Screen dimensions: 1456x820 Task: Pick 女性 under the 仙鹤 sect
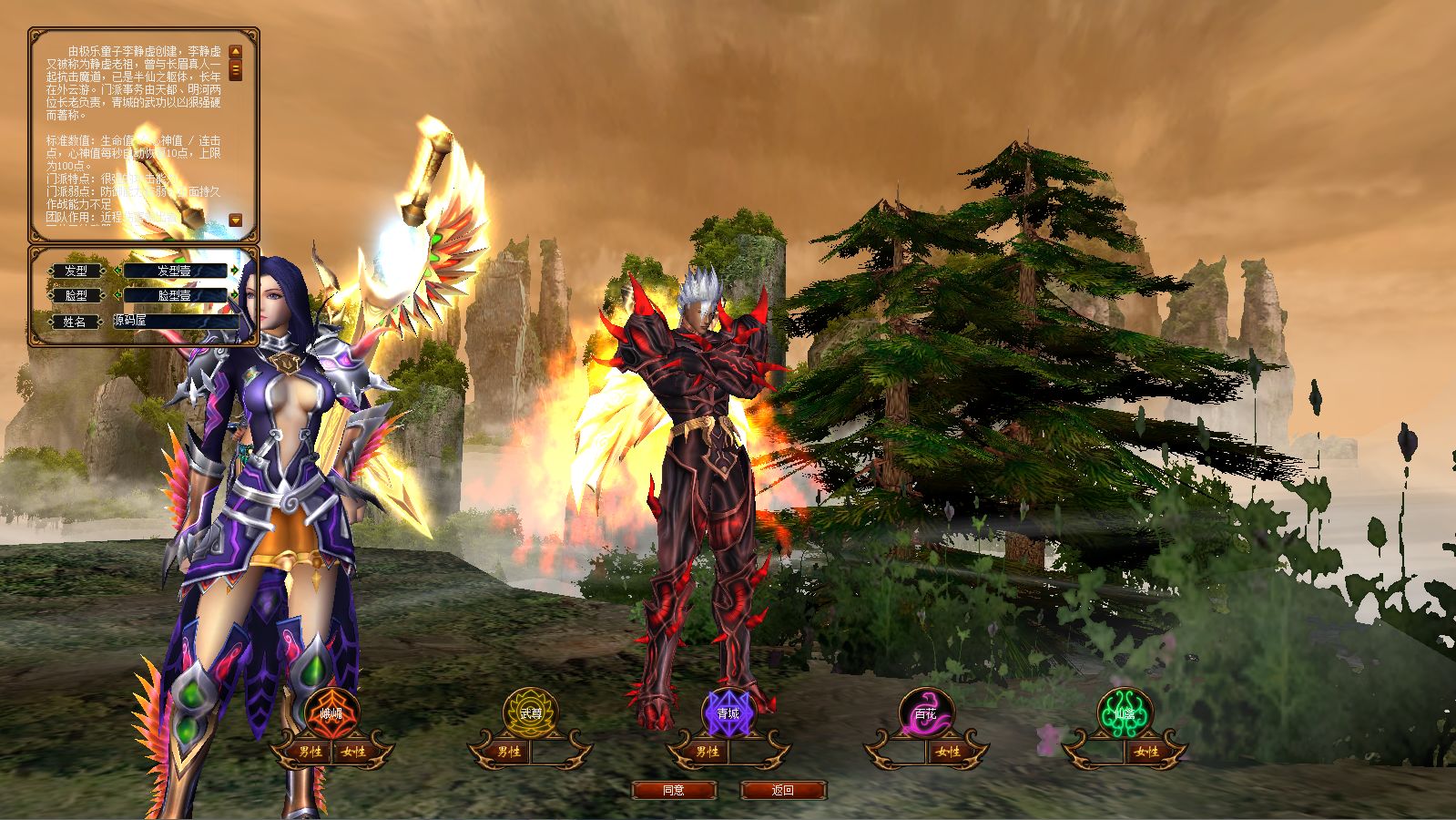click(1145, 753)
